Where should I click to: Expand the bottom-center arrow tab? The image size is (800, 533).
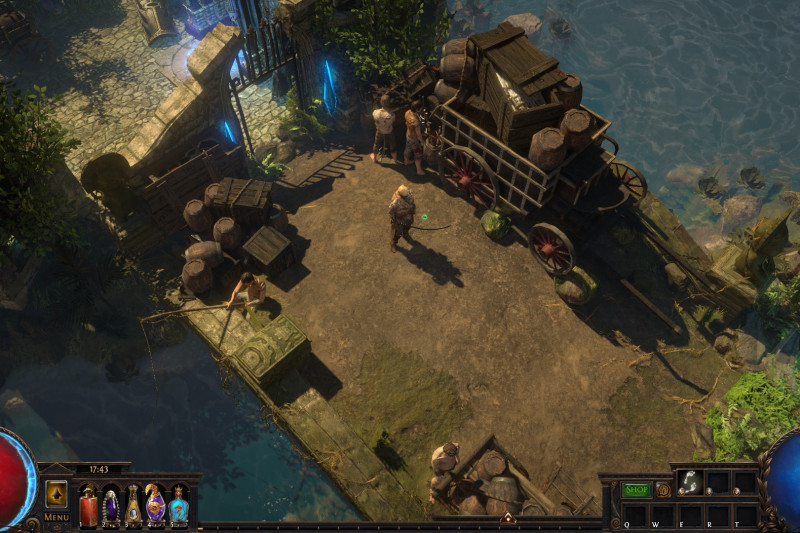pyautogui.click(x=508, y=518)
